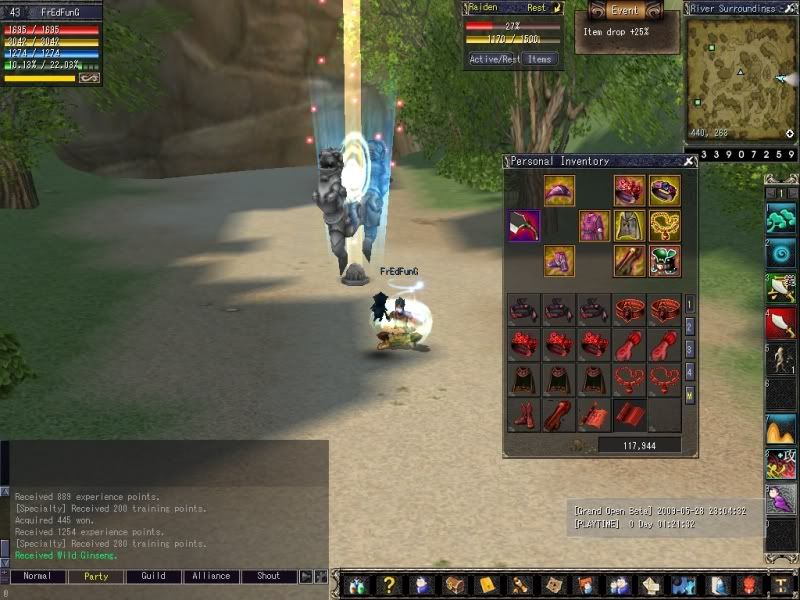
Task: Choose the Alliance chat tab
Action: [211, 576]
